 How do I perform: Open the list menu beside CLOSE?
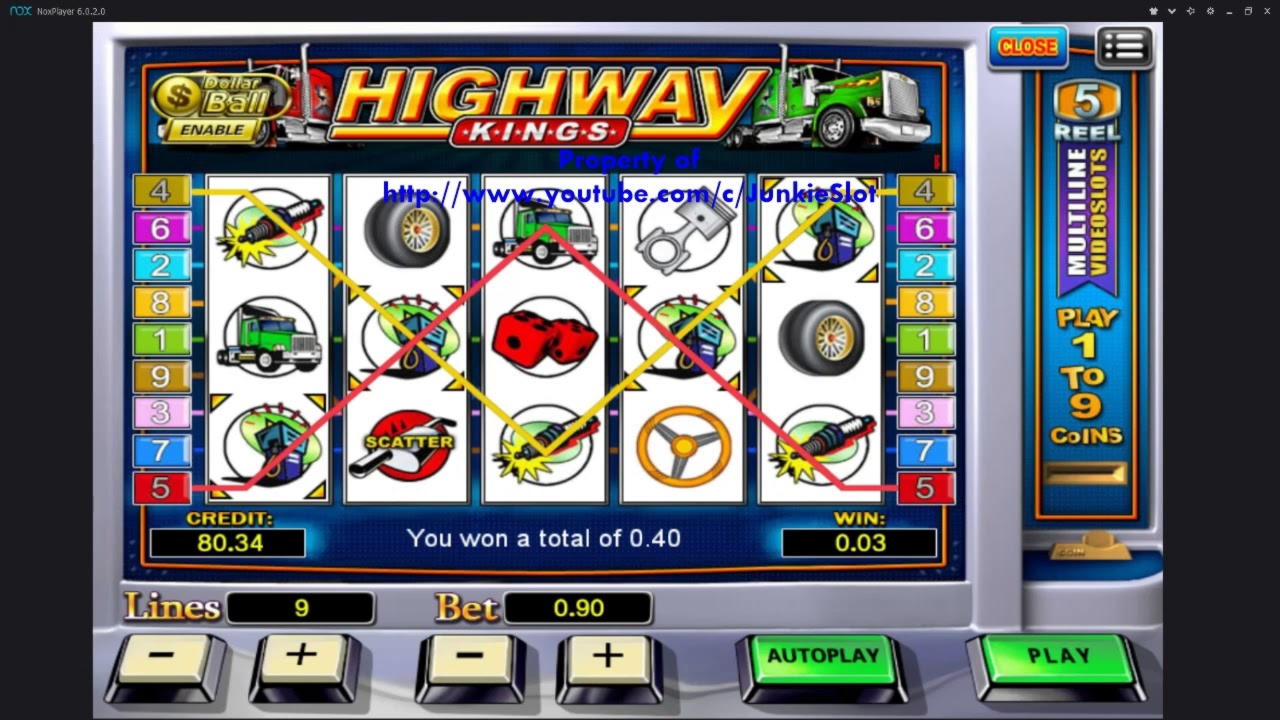pyautogui.click(x=1125, y=47)
